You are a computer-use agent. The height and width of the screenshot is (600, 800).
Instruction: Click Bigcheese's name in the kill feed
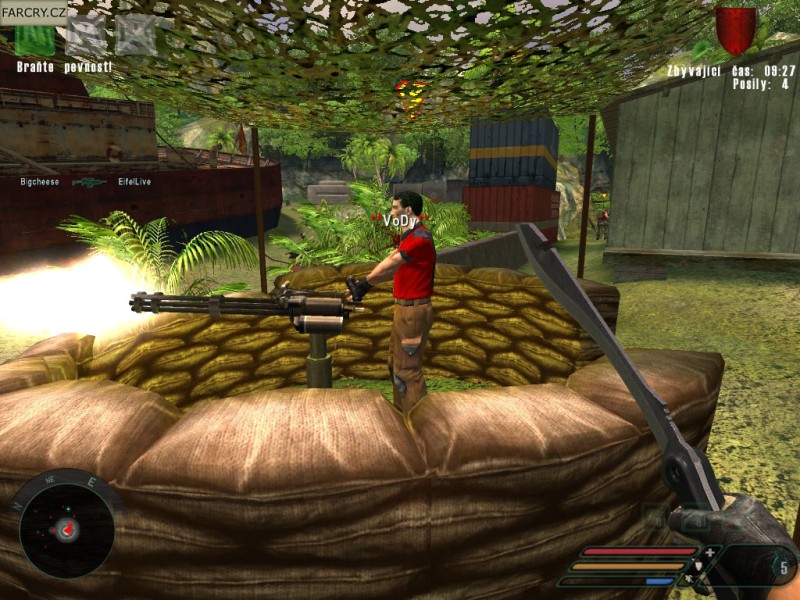coord(42,183)
